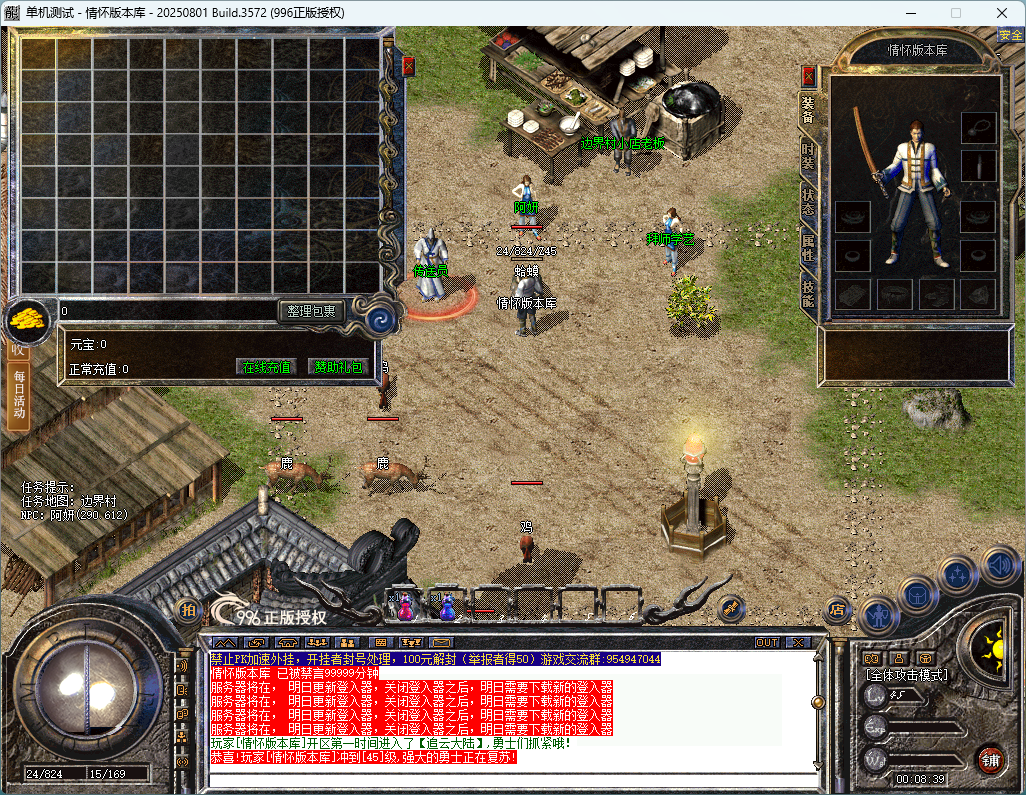Switch to the 状态 status tab
The height and width of the screenshot is (795, 1026).
(x=808, y=202)
